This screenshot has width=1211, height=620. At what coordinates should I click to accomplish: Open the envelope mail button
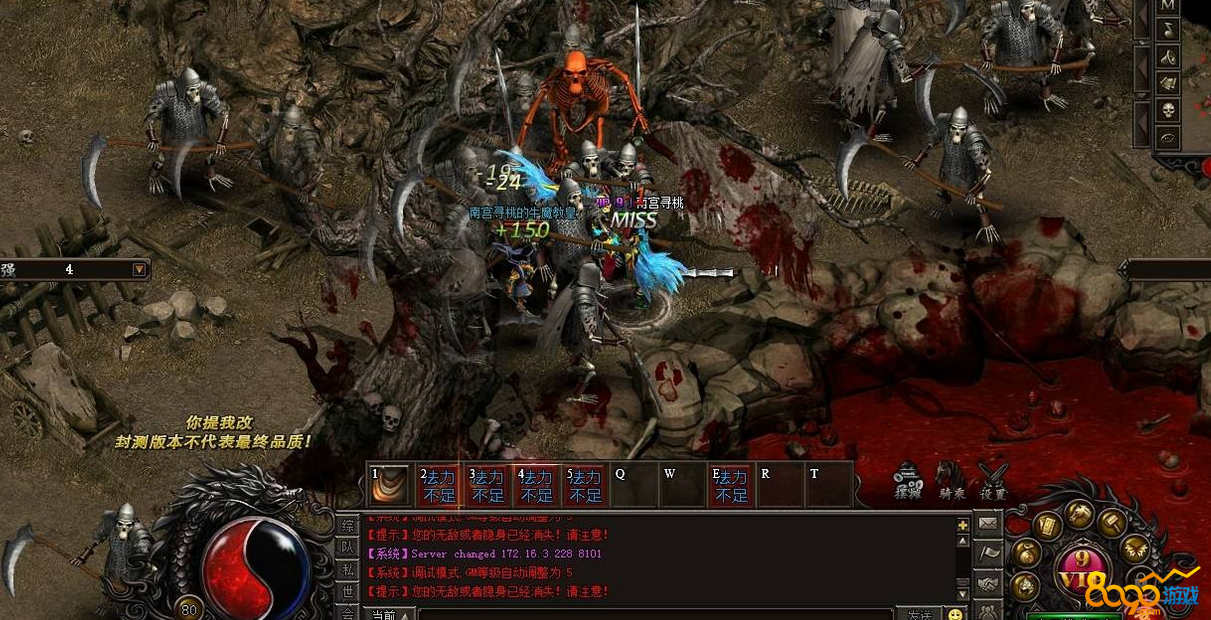tap(988, 523)
